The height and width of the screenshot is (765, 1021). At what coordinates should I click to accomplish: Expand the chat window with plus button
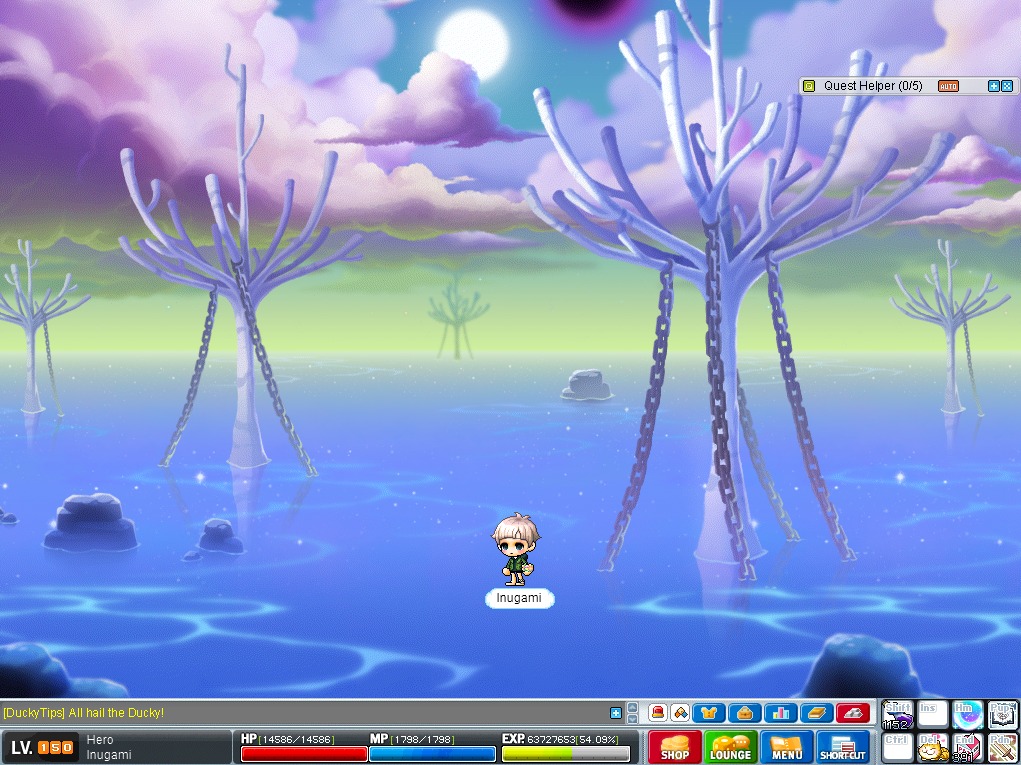(x=616, y=713)
